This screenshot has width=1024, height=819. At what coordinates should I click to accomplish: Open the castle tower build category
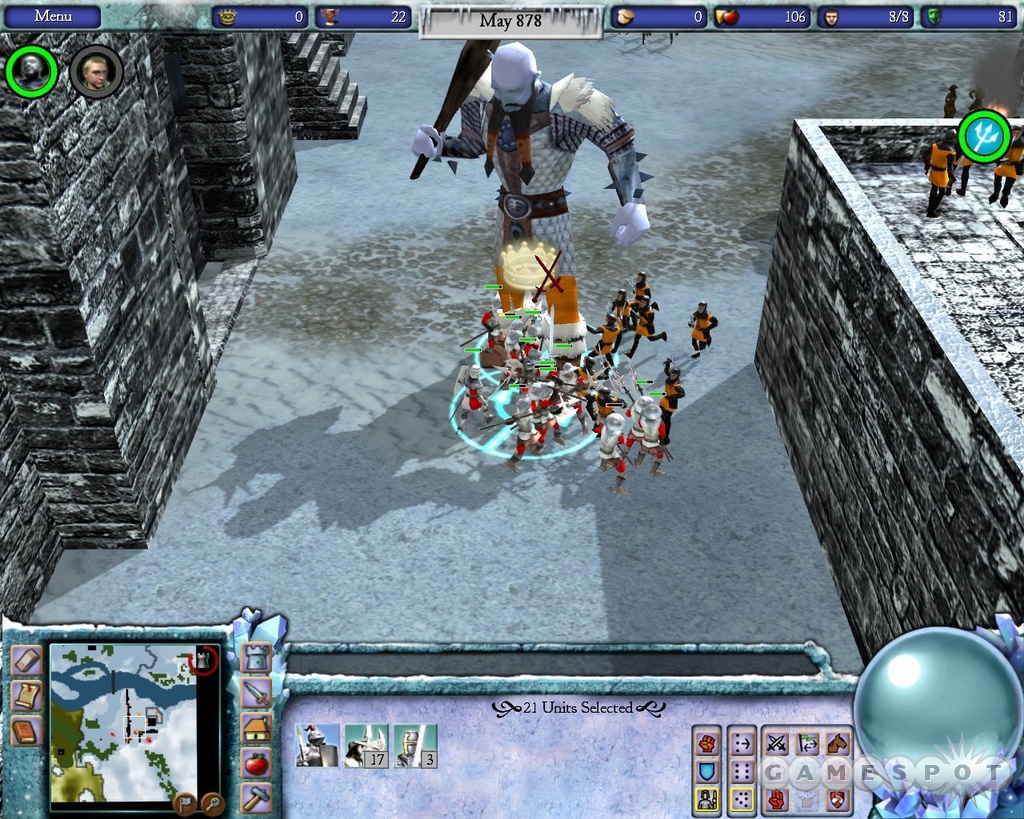click(x=256, y=658)
